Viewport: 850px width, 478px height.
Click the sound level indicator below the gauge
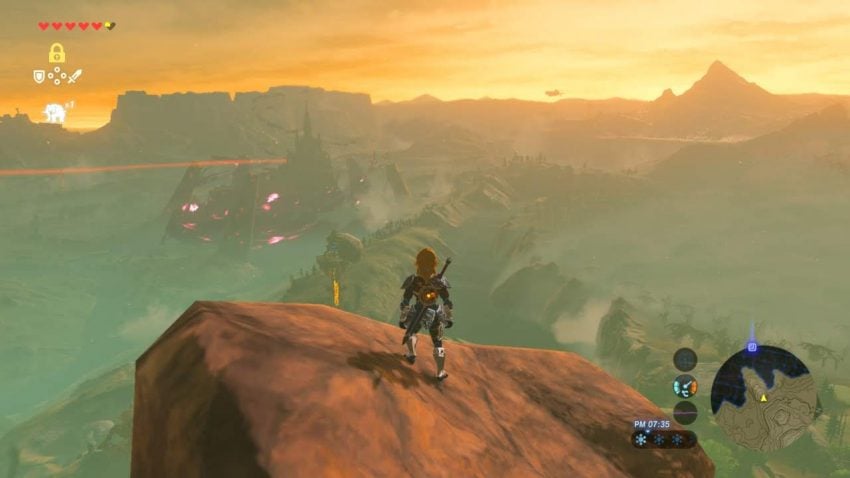[685, 412]
